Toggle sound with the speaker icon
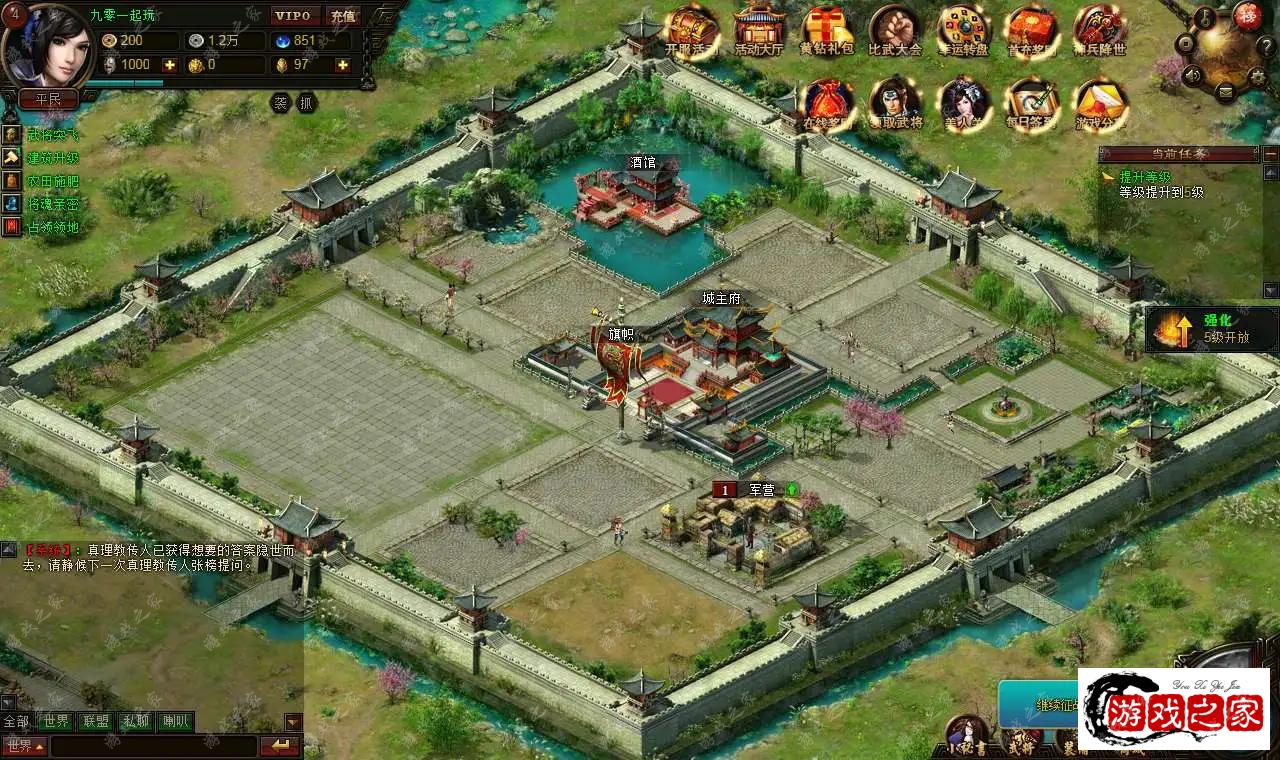1280x760 pixels. [1192, 74]
